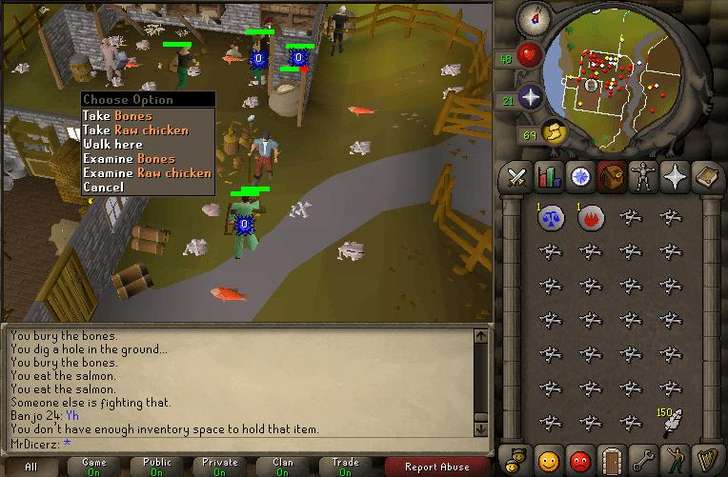Open the Logout door tab
The height and width of the screenshot is (477, 728).
[611, 461]
